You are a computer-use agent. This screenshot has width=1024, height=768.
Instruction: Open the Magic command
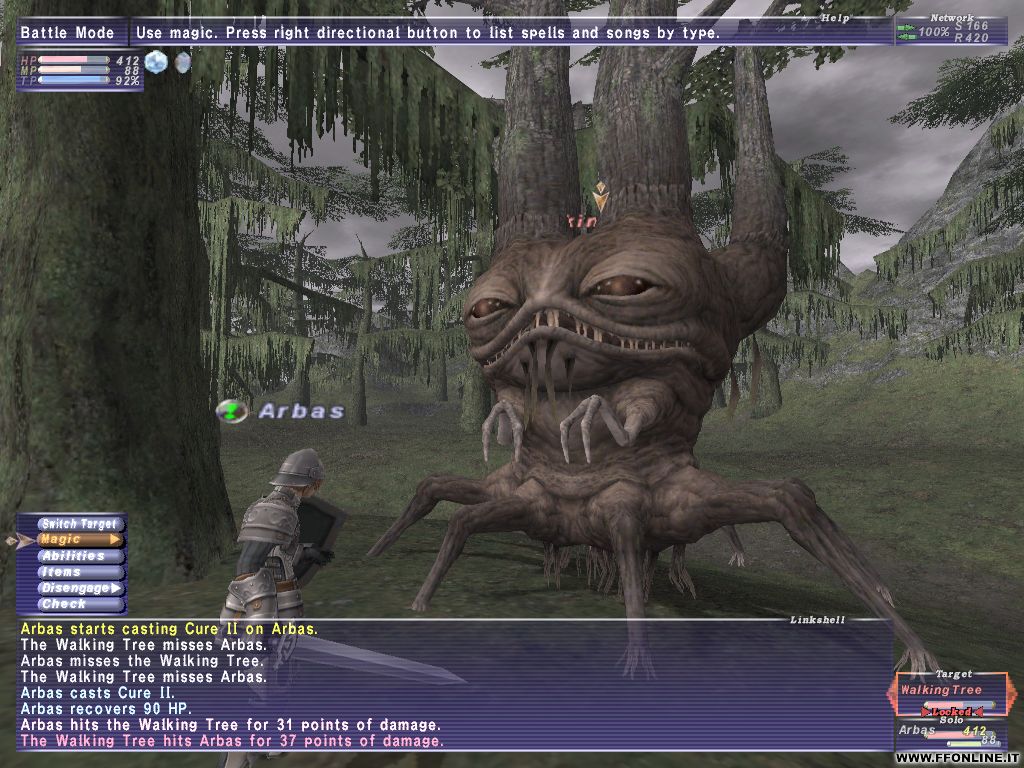(x=76, y=540)
